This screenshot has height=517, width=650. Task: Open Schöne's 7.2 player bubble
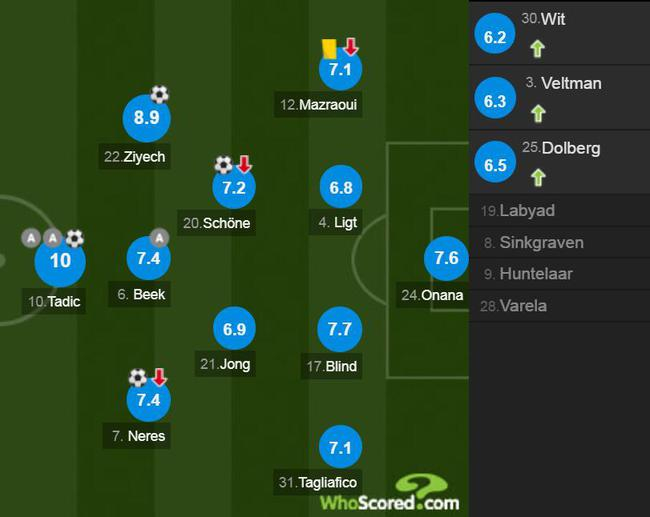click(x=234, y=187)
